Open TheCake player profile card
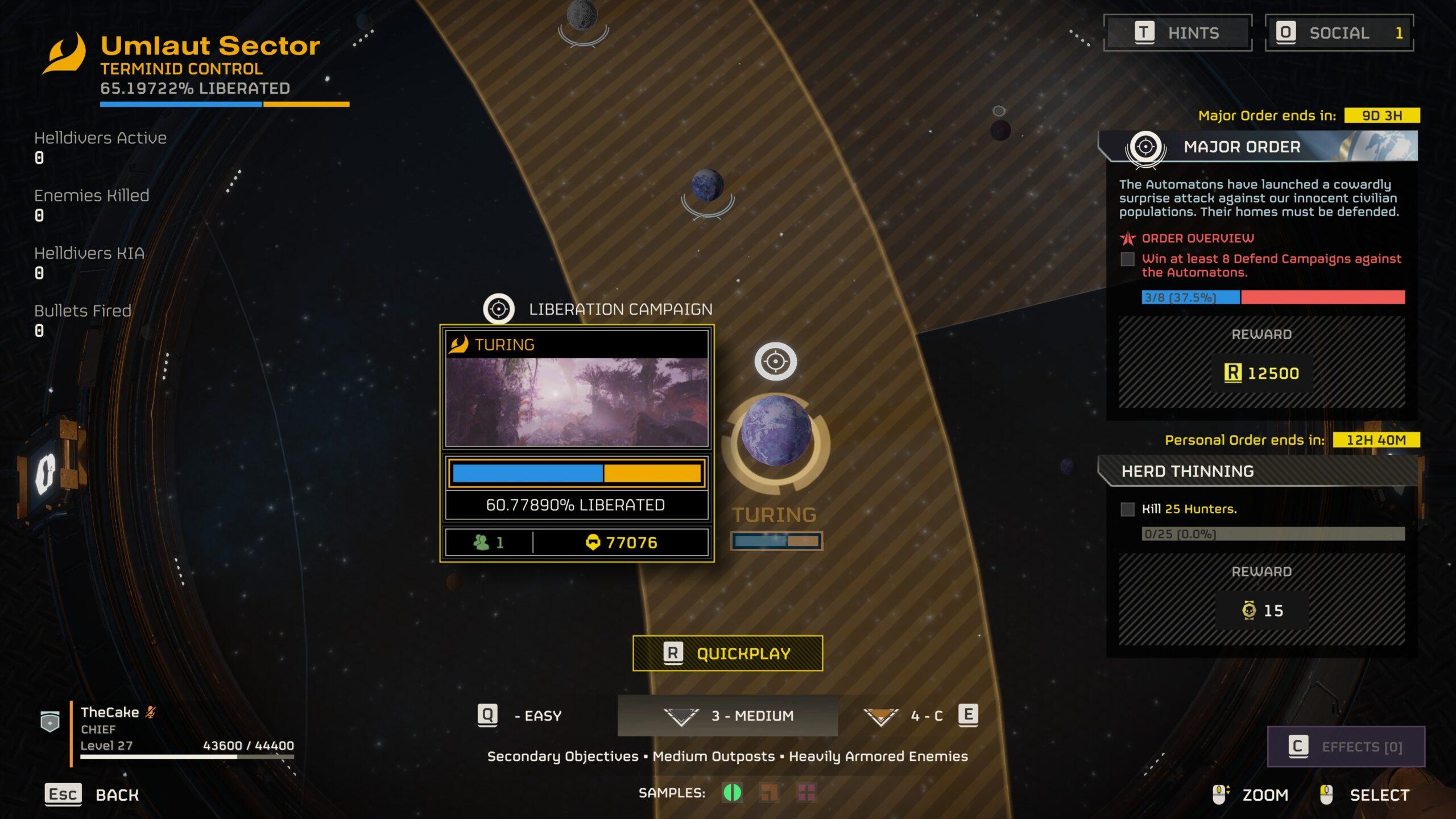 171,729
